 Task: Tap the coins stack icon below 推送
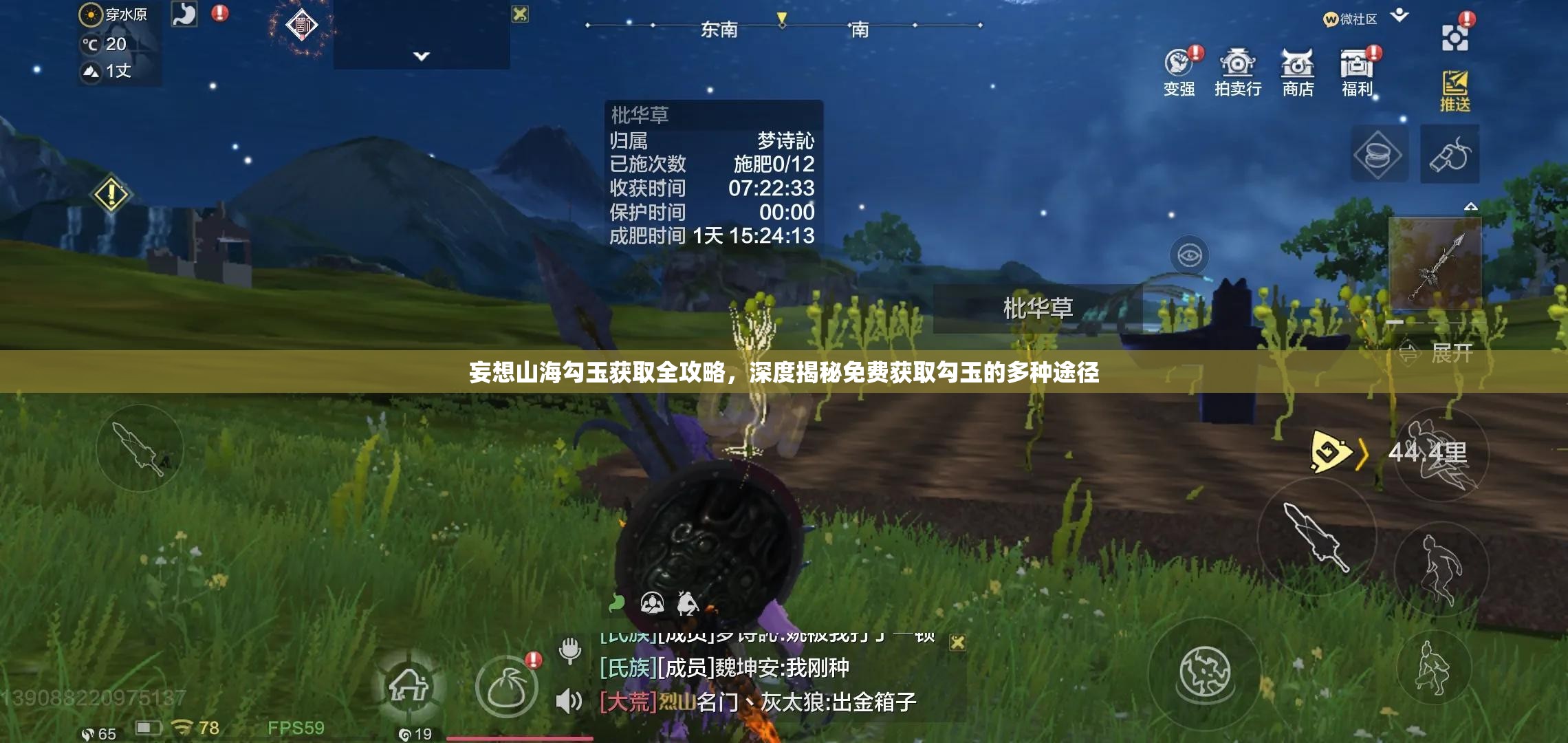[x=1380, y=155]
